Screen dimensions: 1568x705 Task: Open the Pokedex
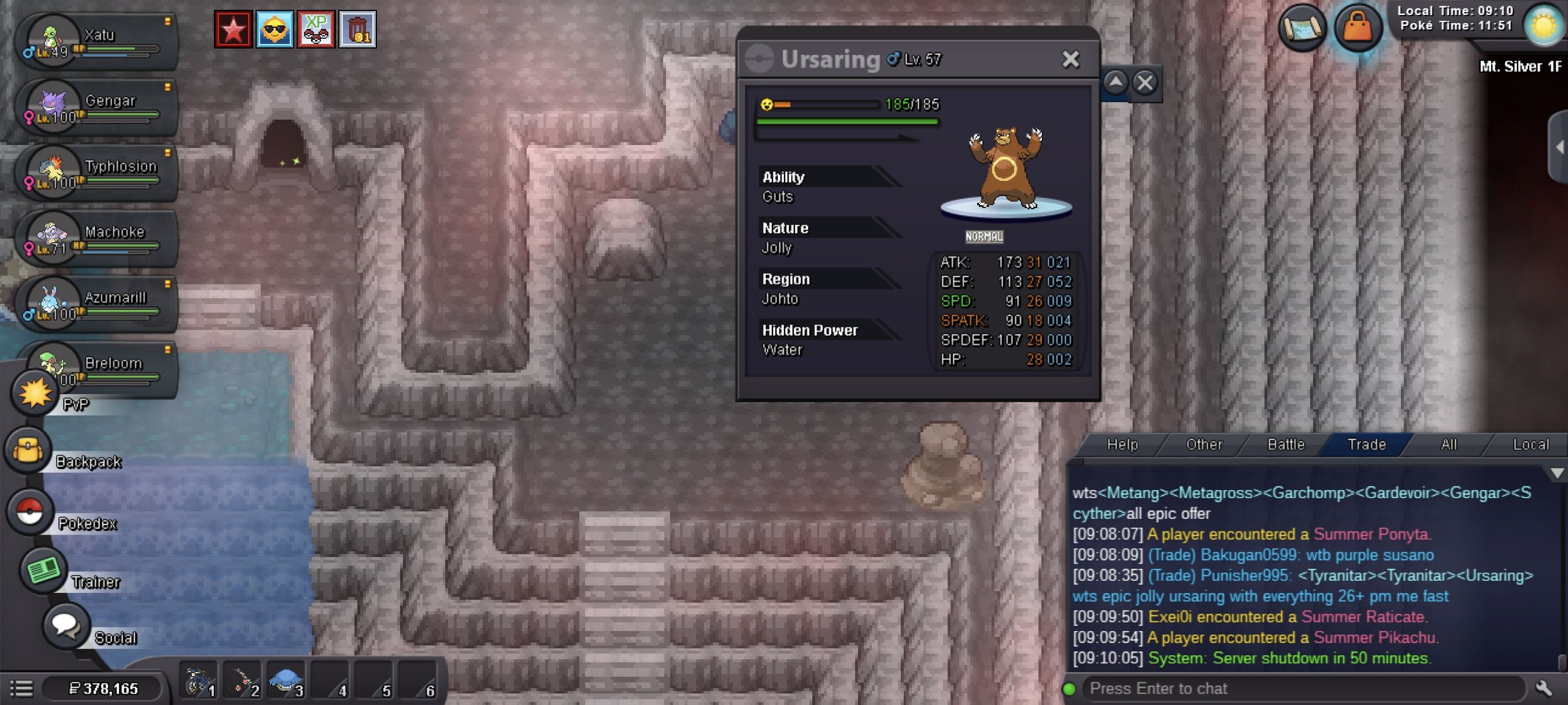click(29, 511)
